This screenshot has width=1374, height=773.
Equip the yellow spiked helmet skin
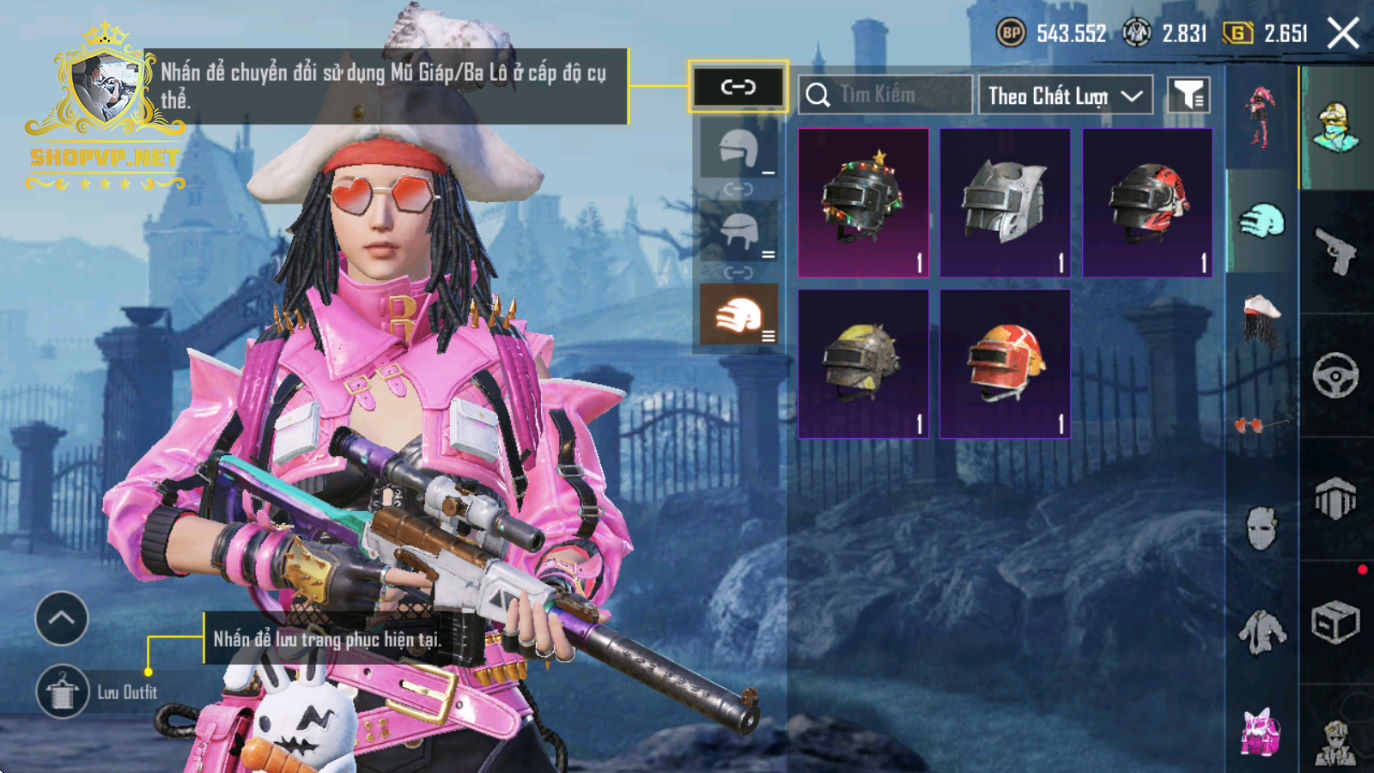[863, 364]
